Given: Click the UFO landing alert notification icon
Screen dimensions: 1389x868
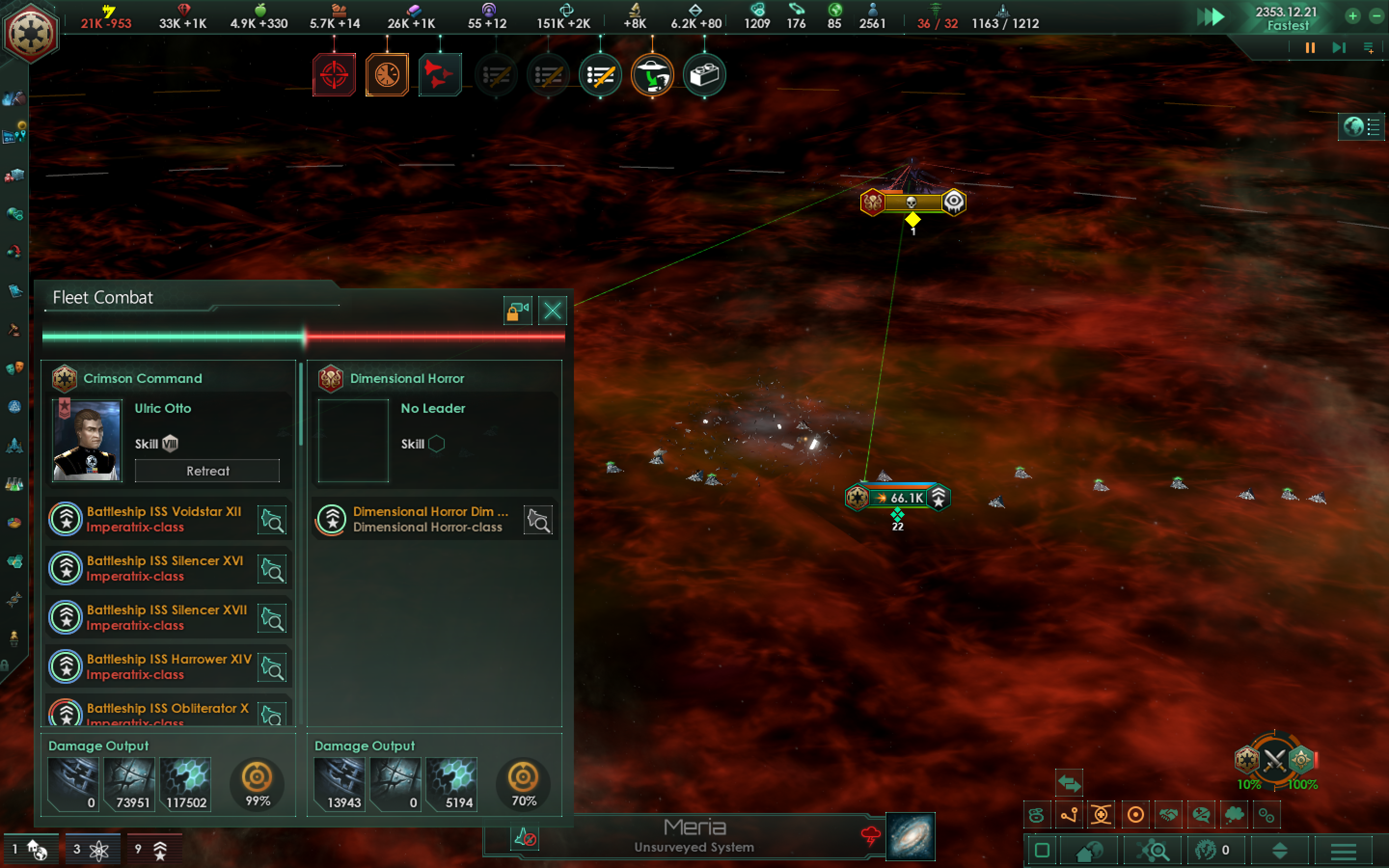Looking at the screenshot, I should point(653,74).
